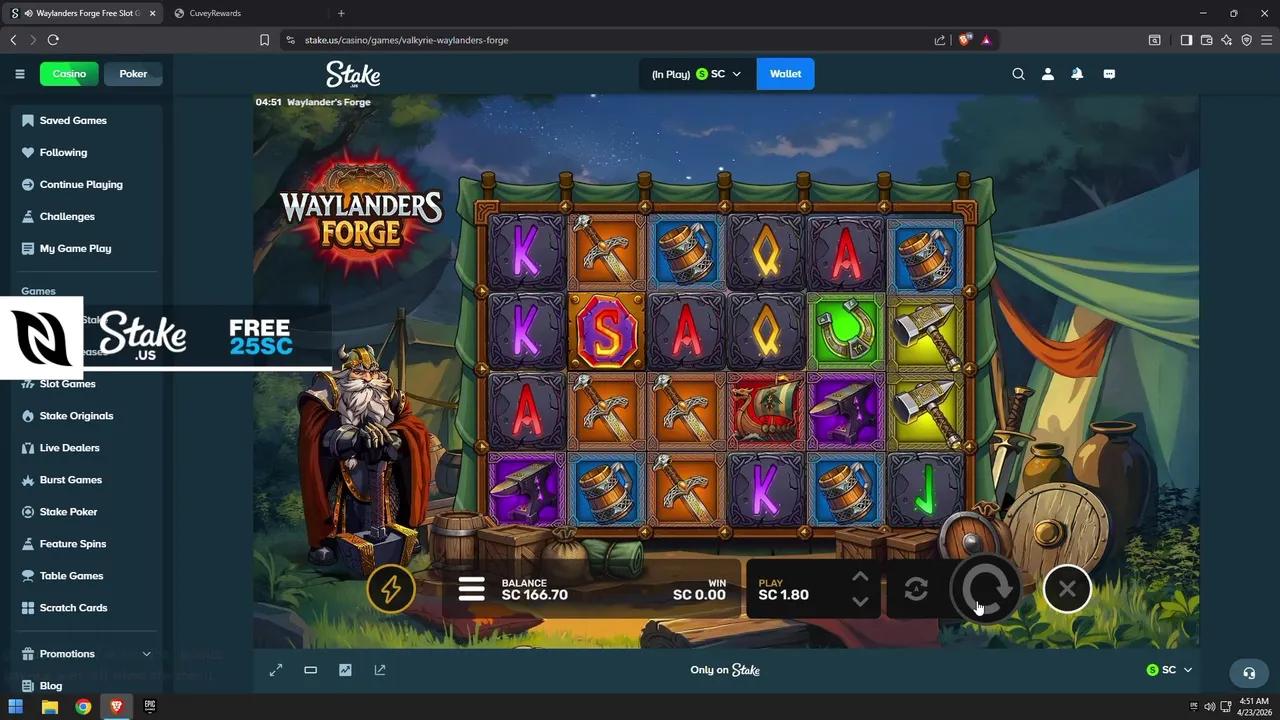The height and width of the screenshot is (720, 1280).
Task: Exit the game with the X button
Action: 1066,589
